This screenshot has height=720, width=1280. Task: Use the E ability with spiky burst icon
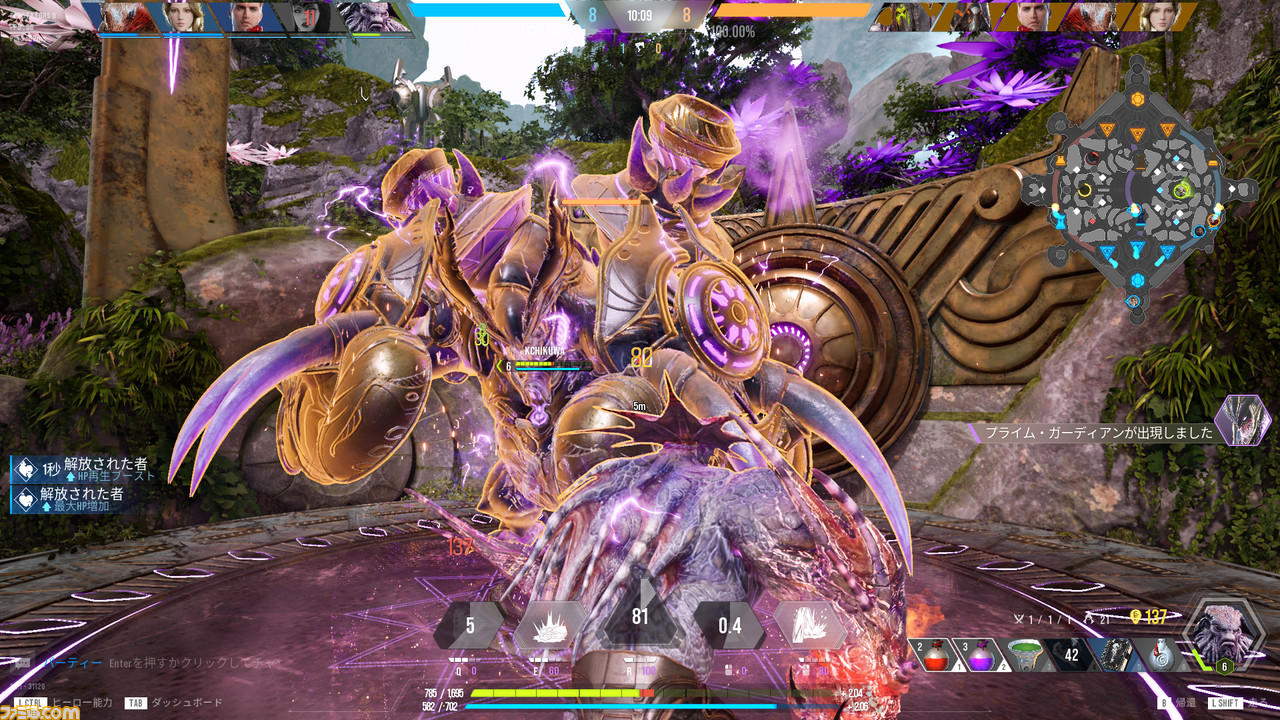[550, 626]
